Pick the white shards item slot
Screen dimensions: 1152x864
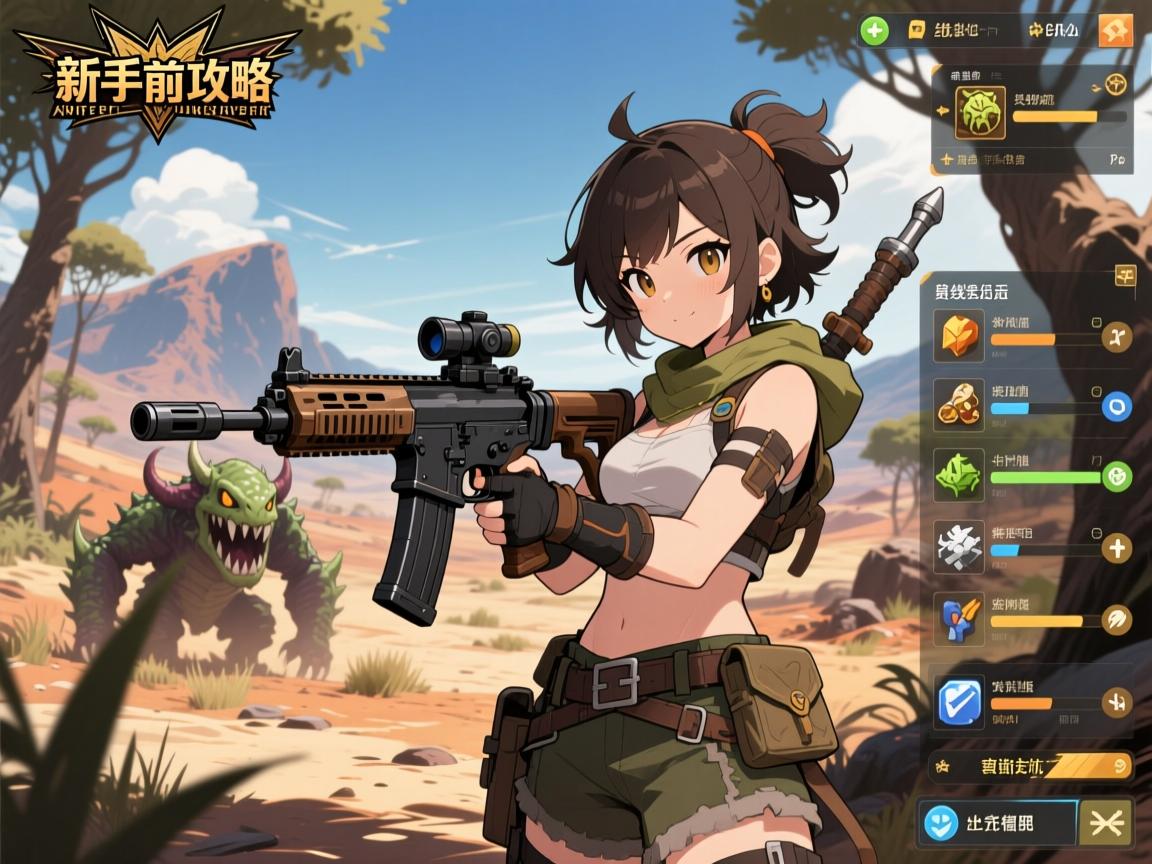pyautogui.click(x=959, y=546)
